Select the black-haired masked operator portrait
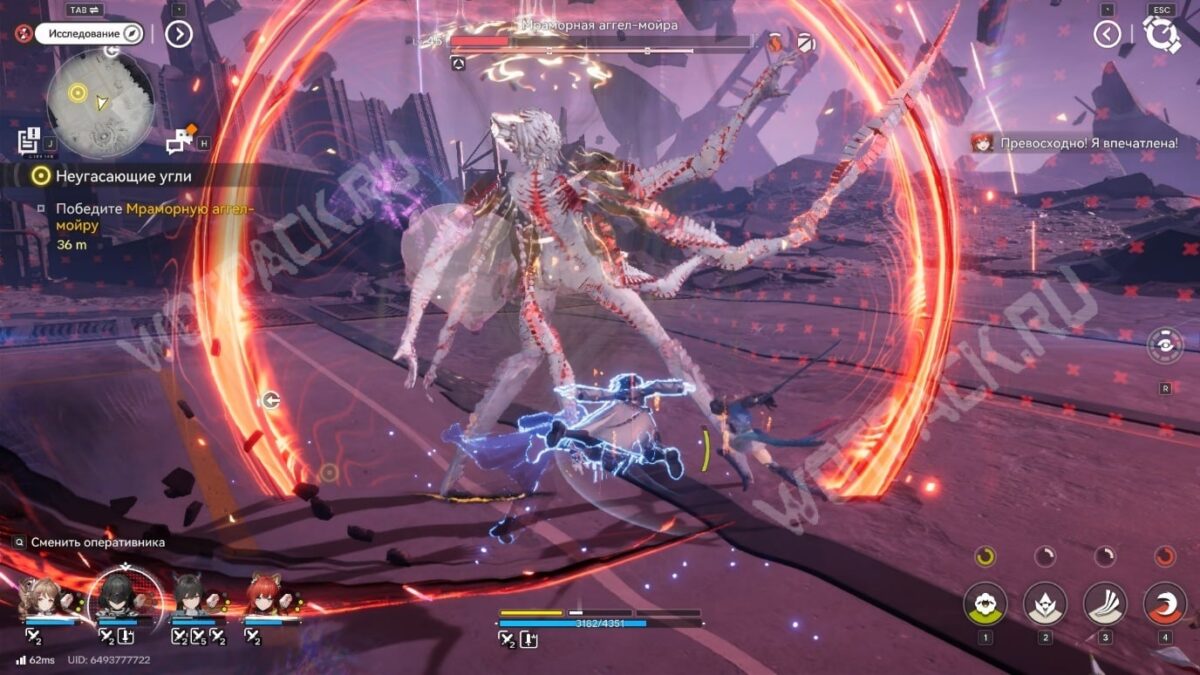 point(124,597)
